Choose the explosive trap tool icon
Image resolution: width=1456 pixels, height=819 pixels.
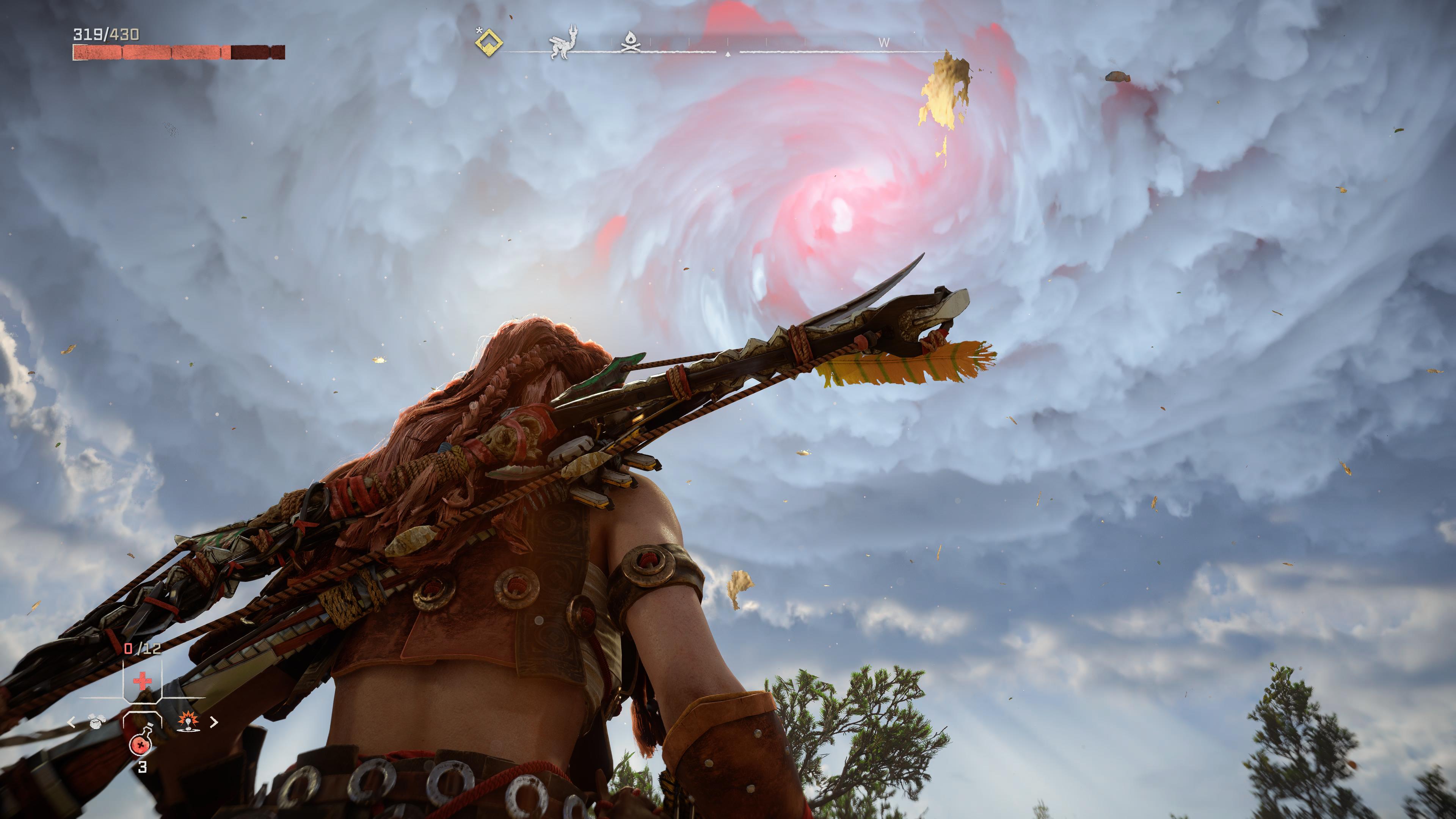(187, 721)
